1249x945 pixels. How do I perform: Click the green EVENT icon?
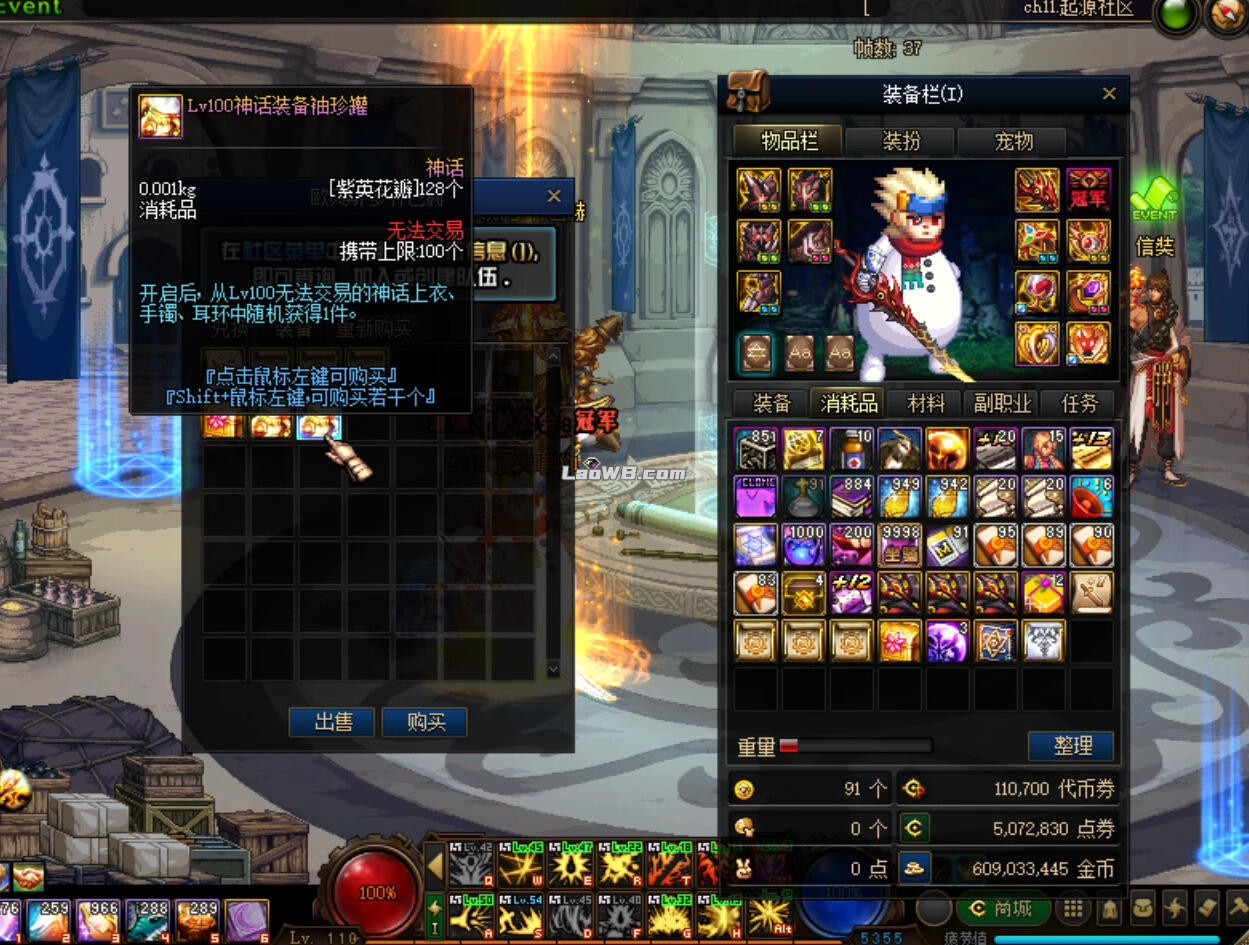1154,201
